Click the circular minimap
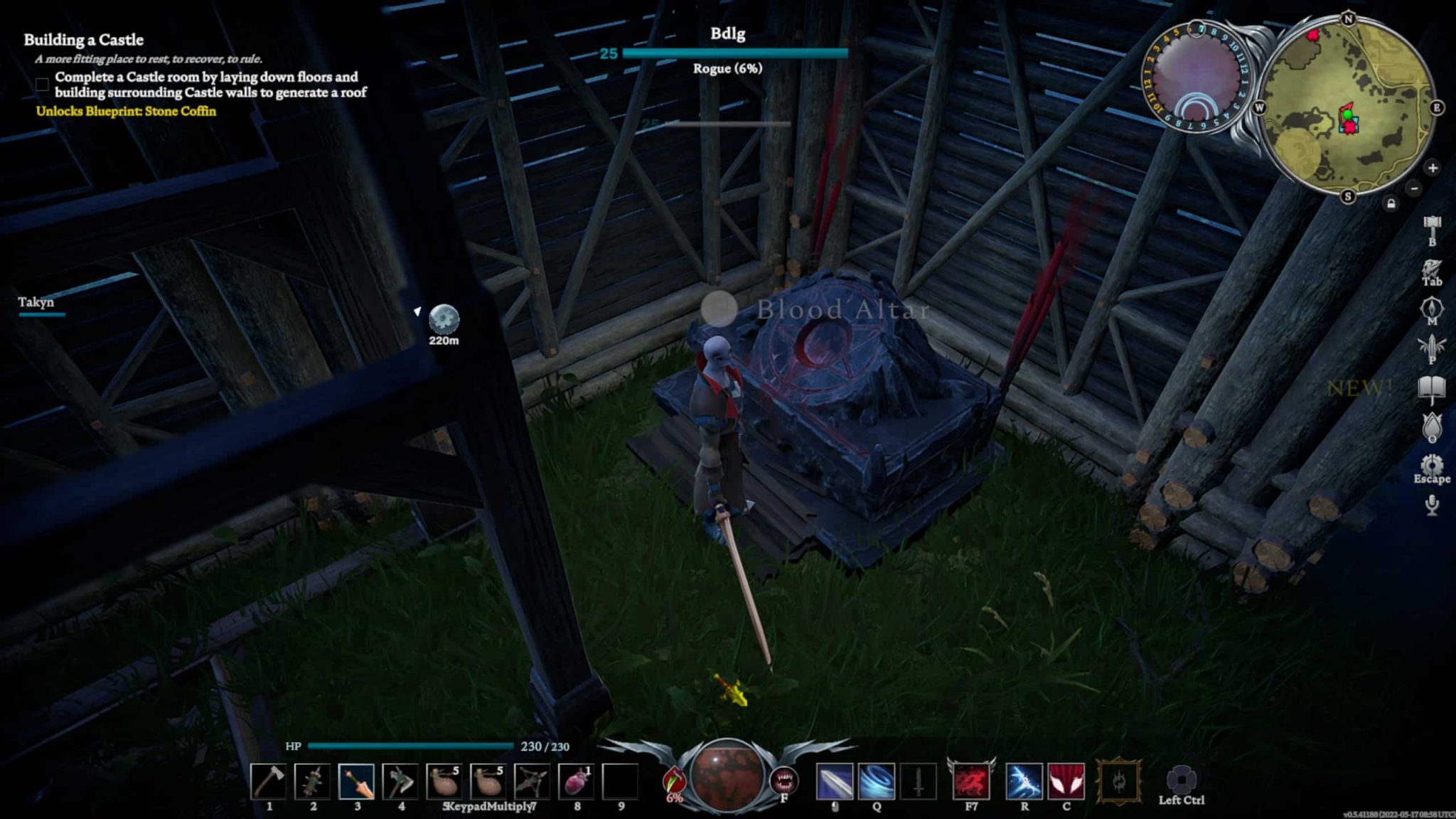Screen dimensions: 1456x819 [x=1348, y=108]
